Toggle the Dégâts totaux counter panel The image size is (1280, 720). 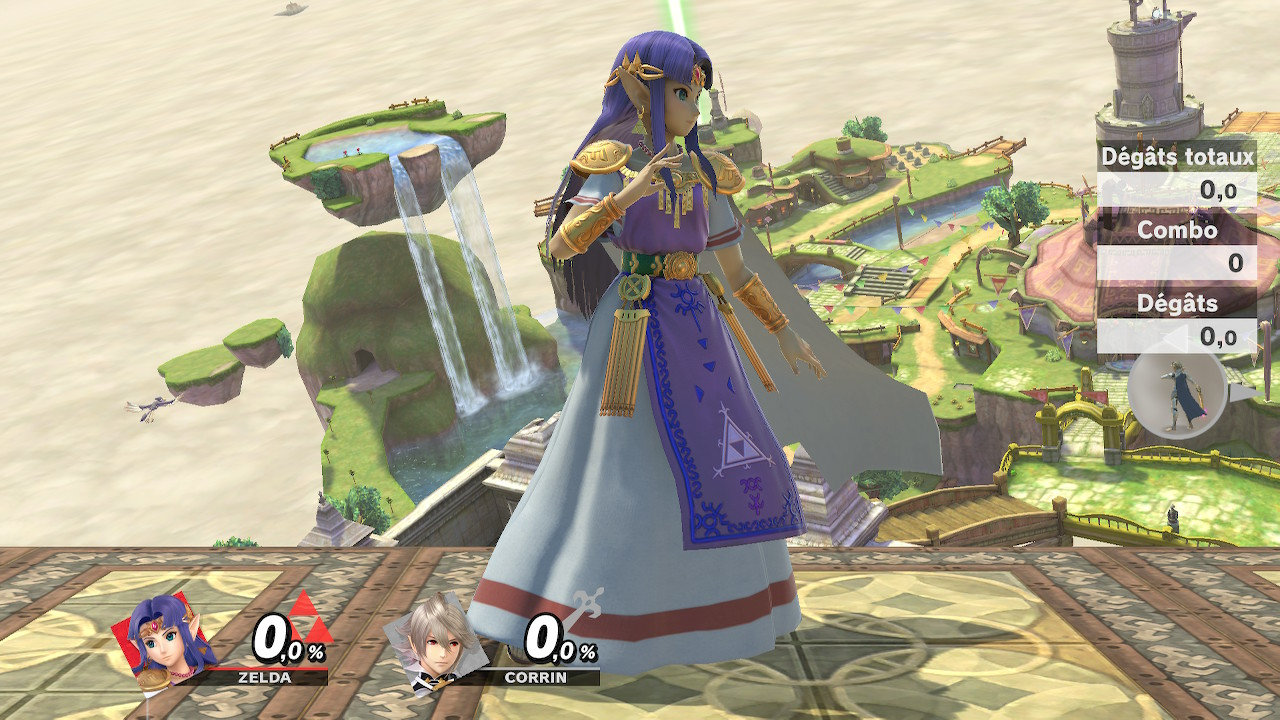point(1180,158)
